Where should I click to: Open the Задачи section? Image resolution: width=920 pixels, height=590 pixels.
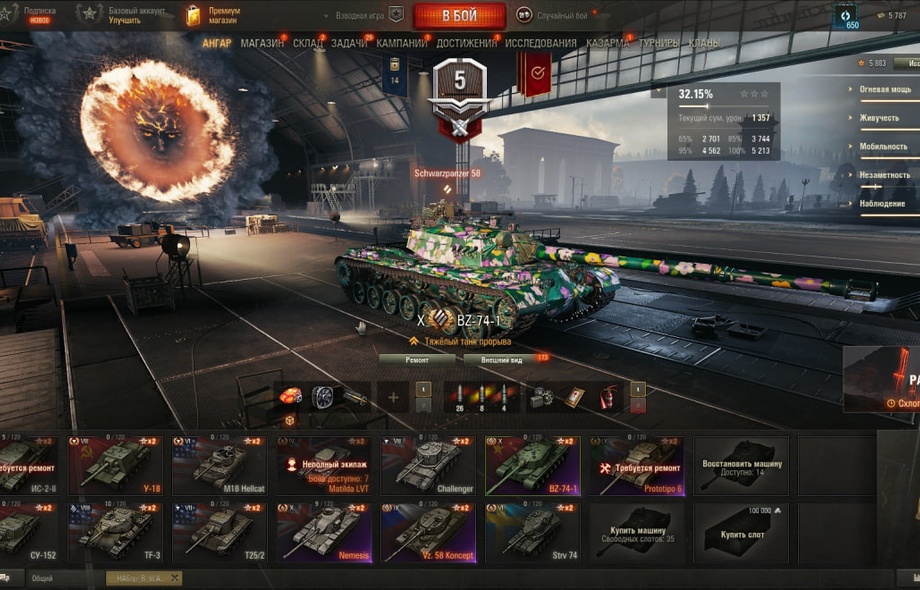pos(349,43)
